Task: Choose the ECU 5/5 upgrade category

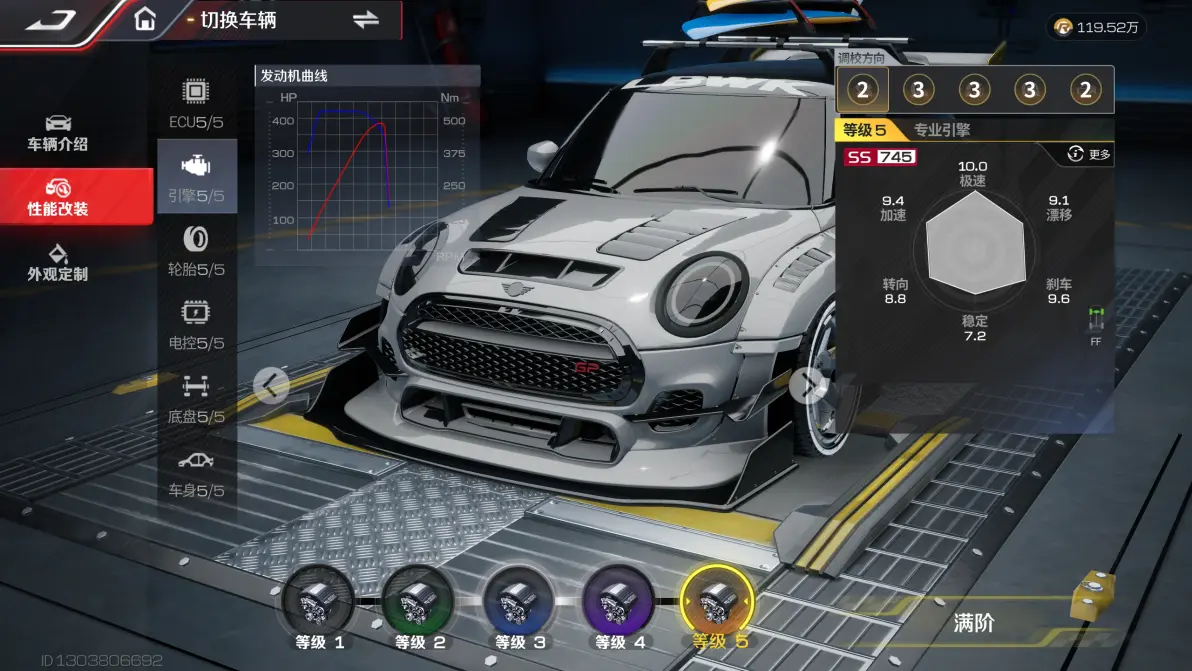Action: pos(196,104)
